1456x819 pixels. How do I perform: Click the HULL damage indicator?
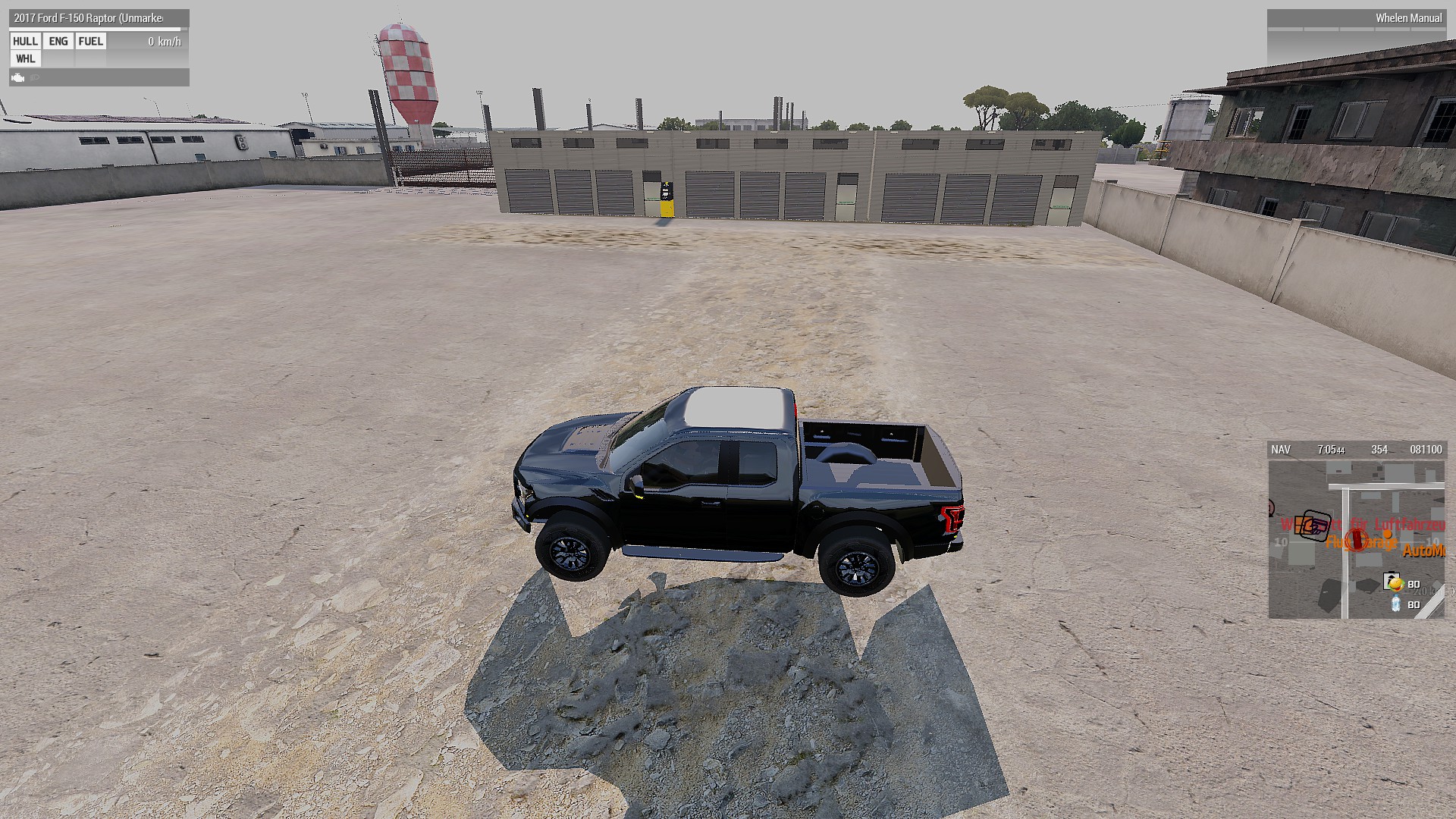25,42
